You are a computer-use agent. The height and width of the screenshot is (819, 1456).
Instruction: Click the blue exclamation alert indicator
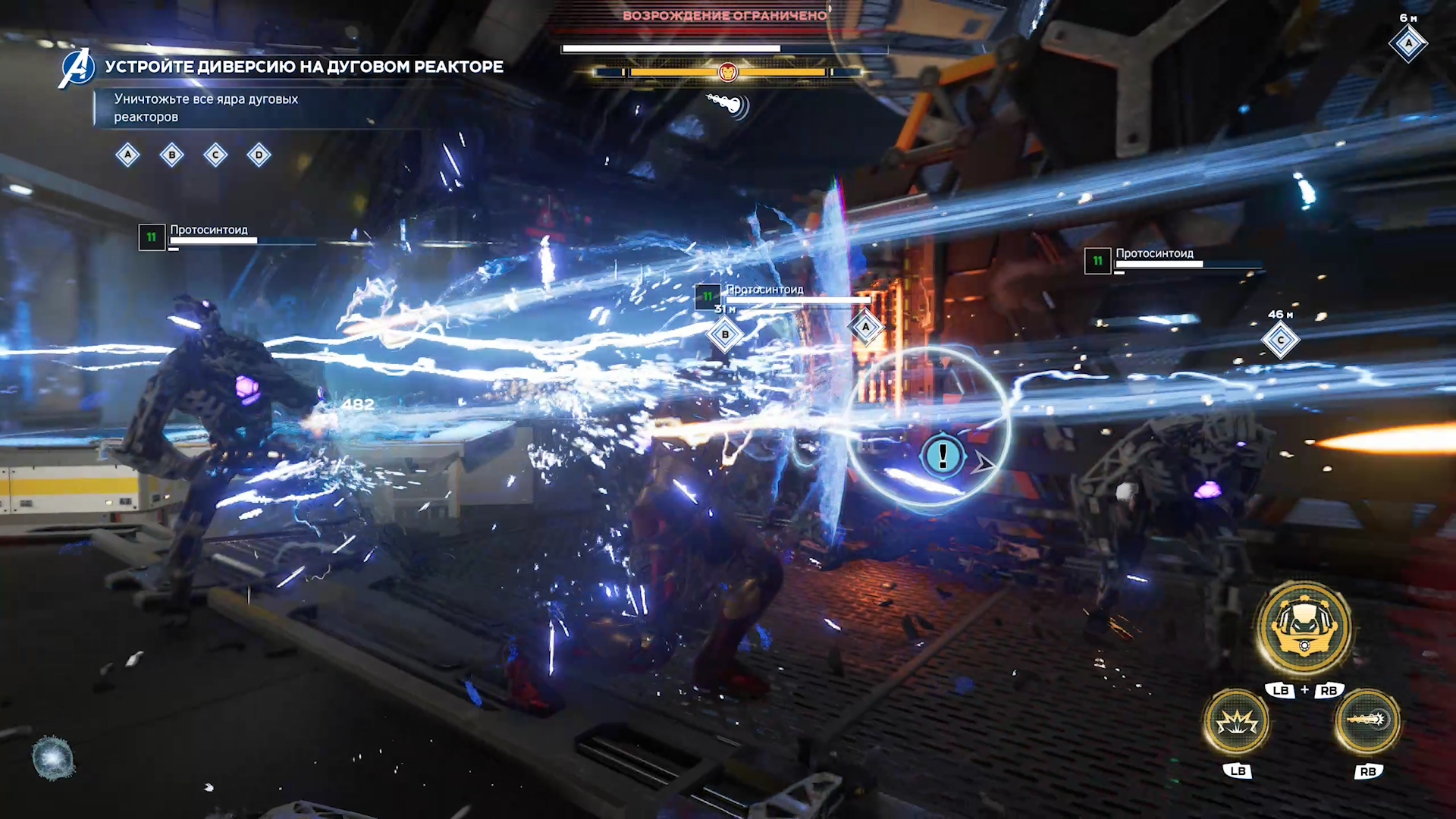point(943,456)
